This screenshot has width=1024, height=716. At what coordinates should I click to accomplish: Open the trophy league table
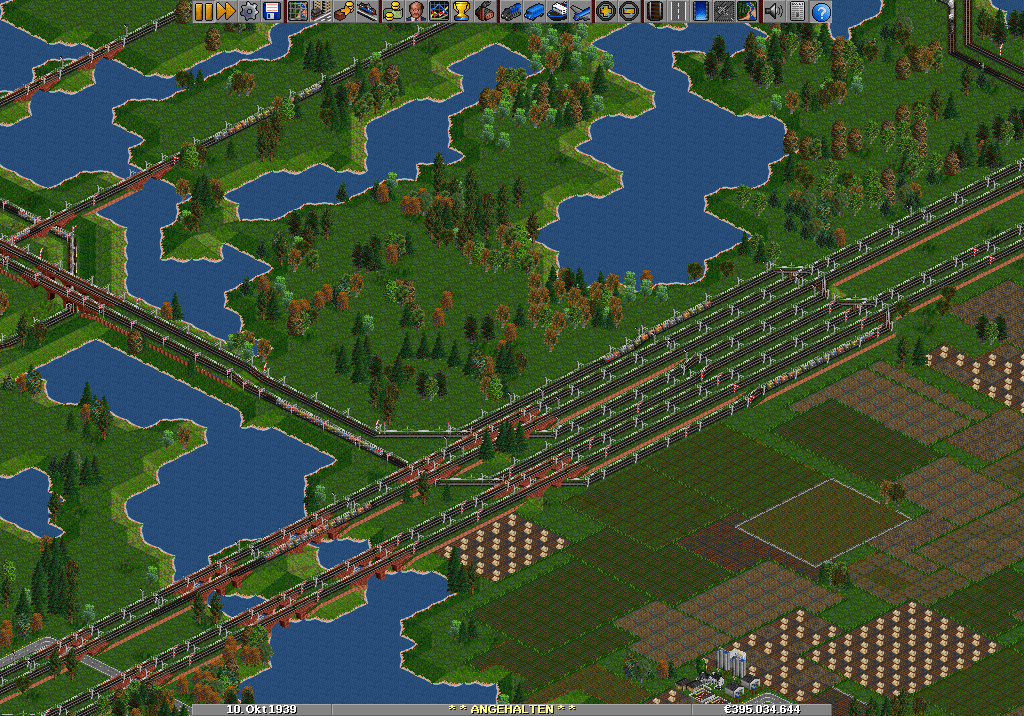coord(461,11)
